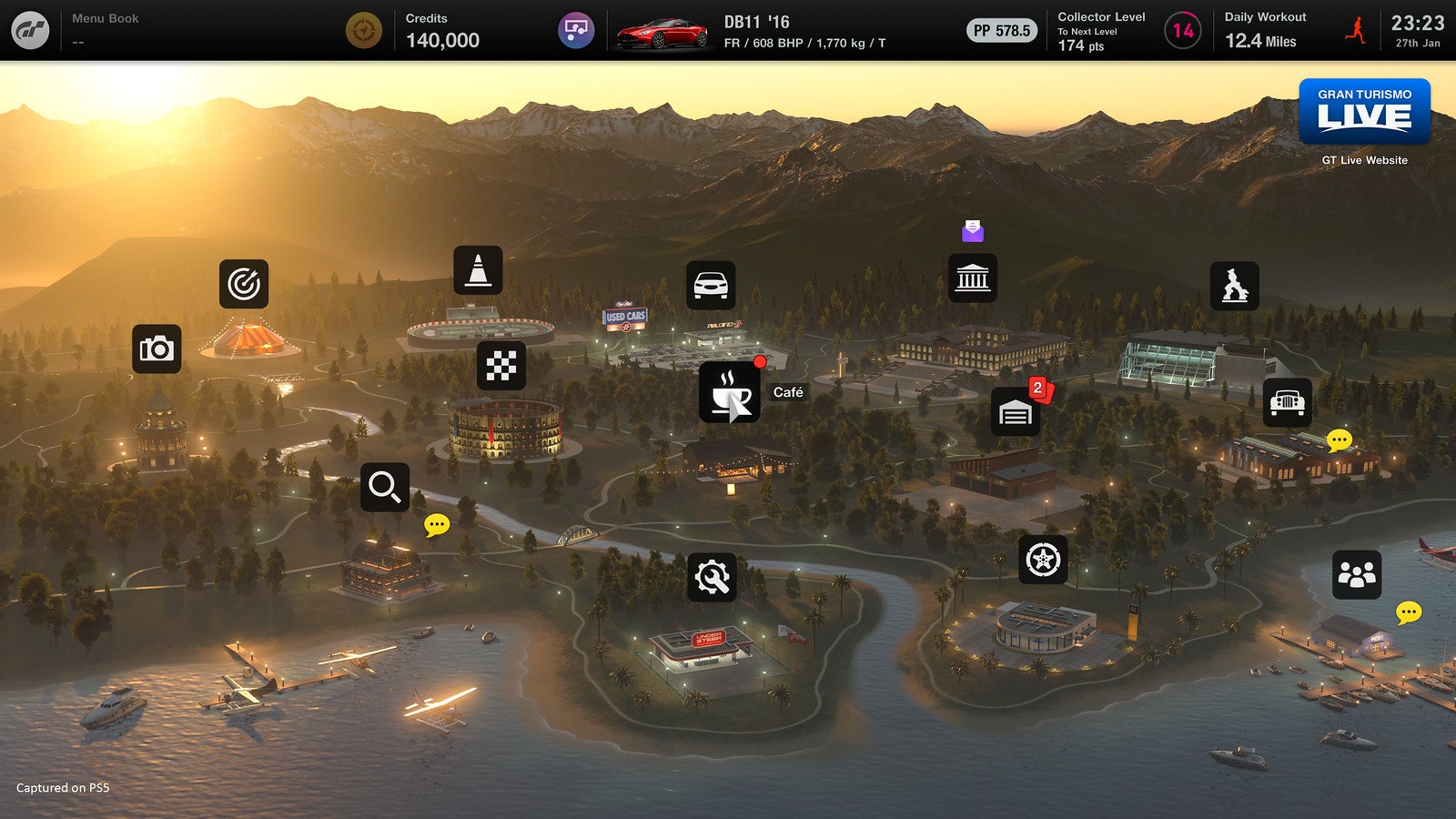This screenshot has height=819, width=1456.
Task: Click the magnifying glass search icon
Action: tap(384, 487)
